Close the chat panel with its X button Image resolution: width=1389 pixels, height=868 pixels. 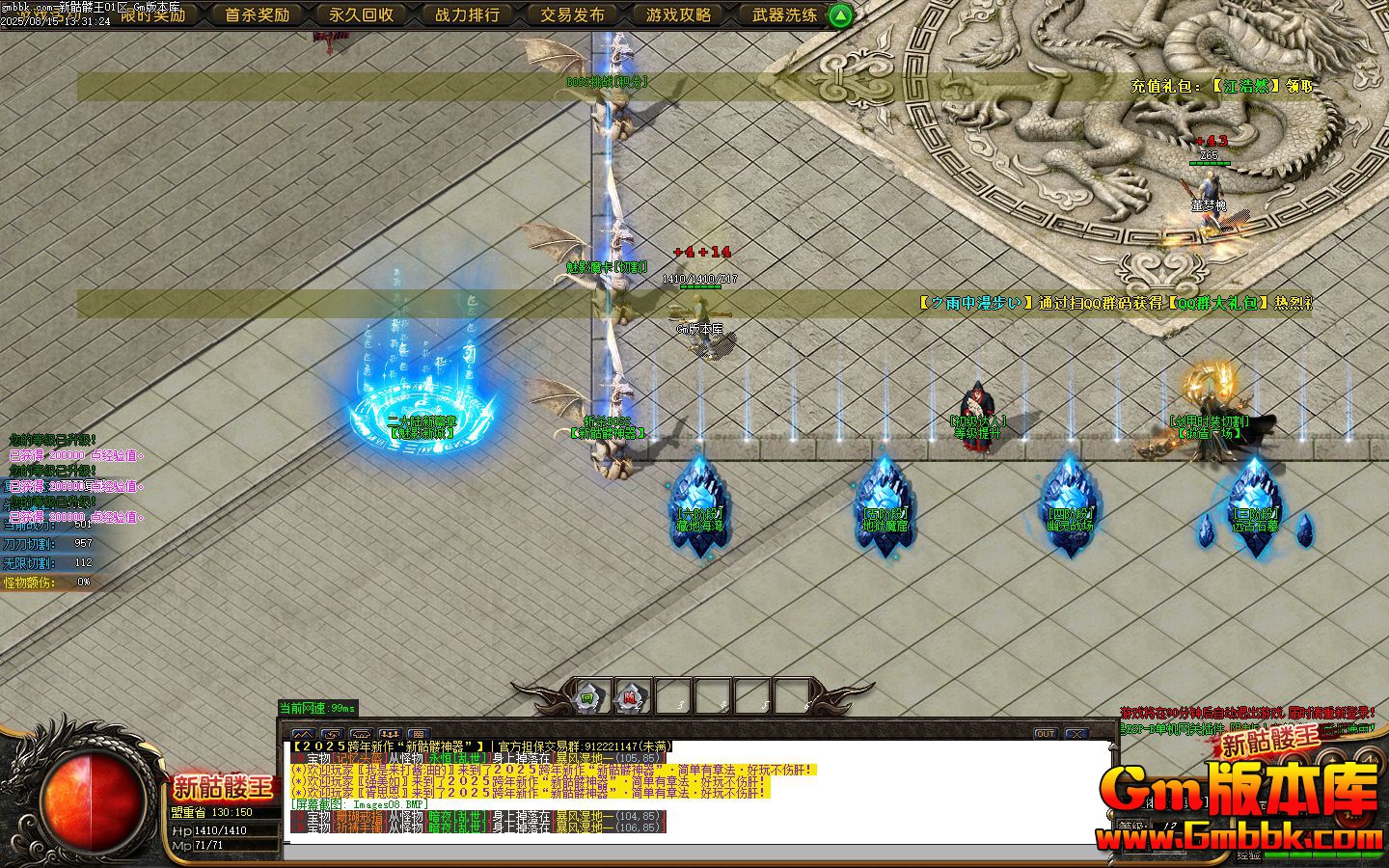click(x=1076, y=735)
